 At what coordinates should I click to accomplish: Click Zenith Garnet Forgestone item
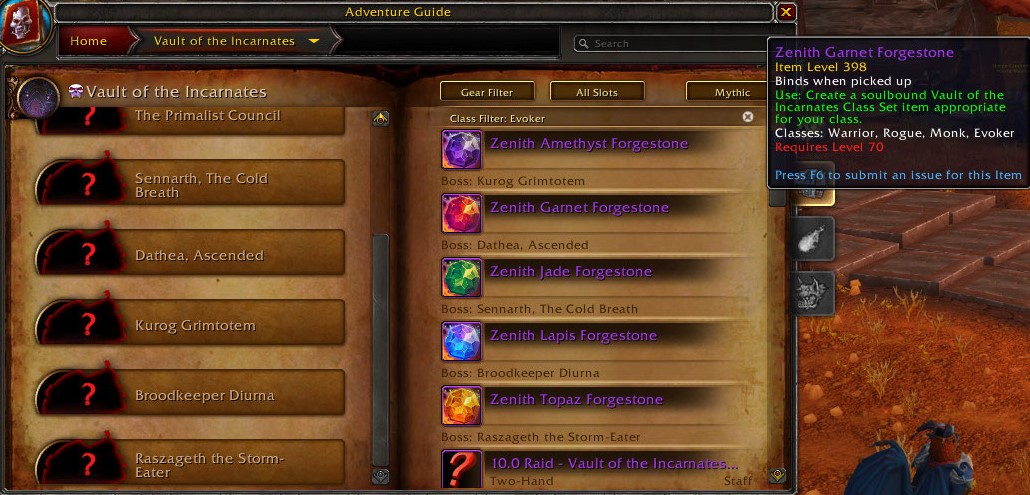(x=579, y=208)
